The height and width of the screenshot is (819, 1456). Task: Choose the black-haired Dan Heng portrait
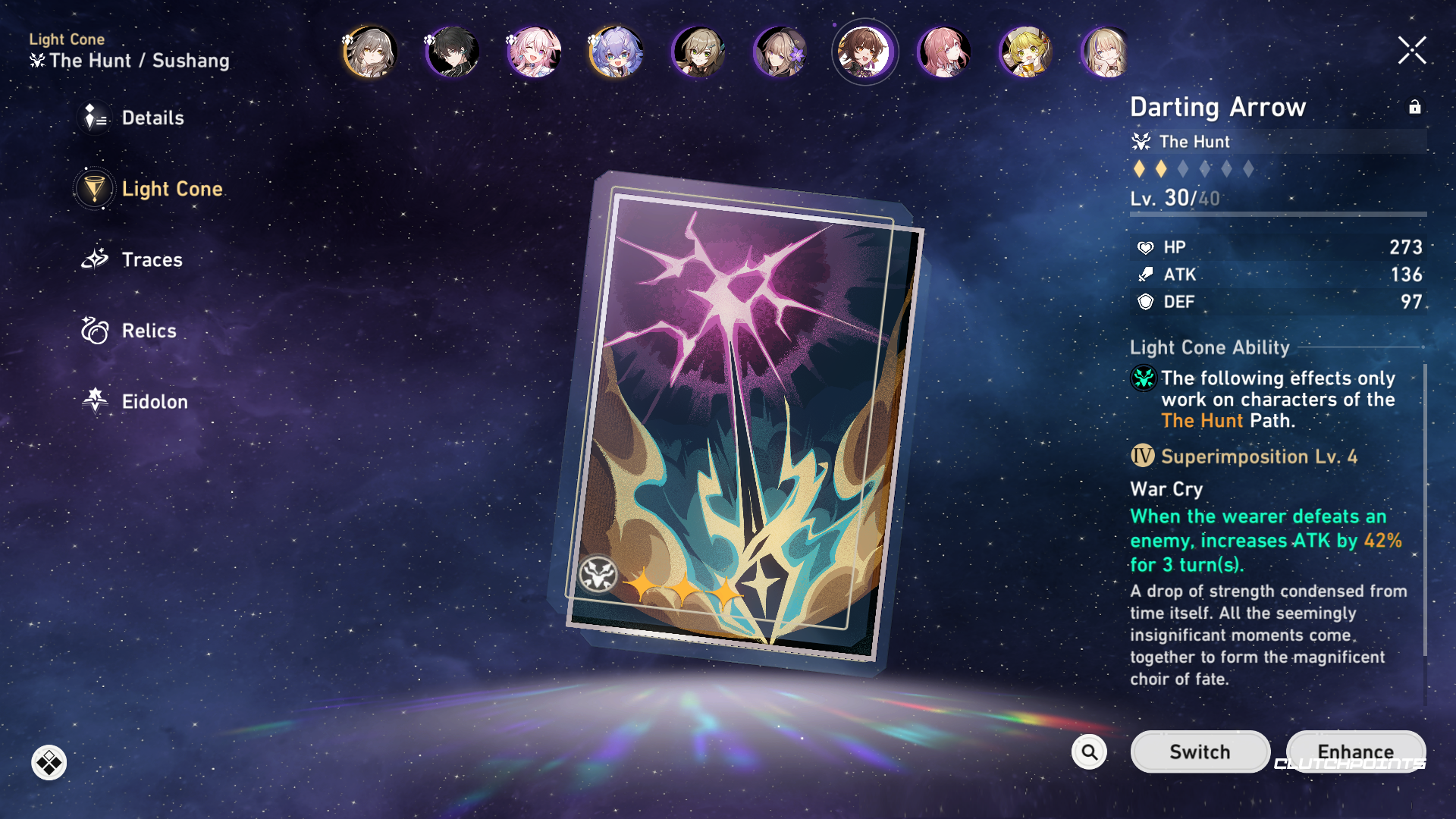(x=453, y=52)
